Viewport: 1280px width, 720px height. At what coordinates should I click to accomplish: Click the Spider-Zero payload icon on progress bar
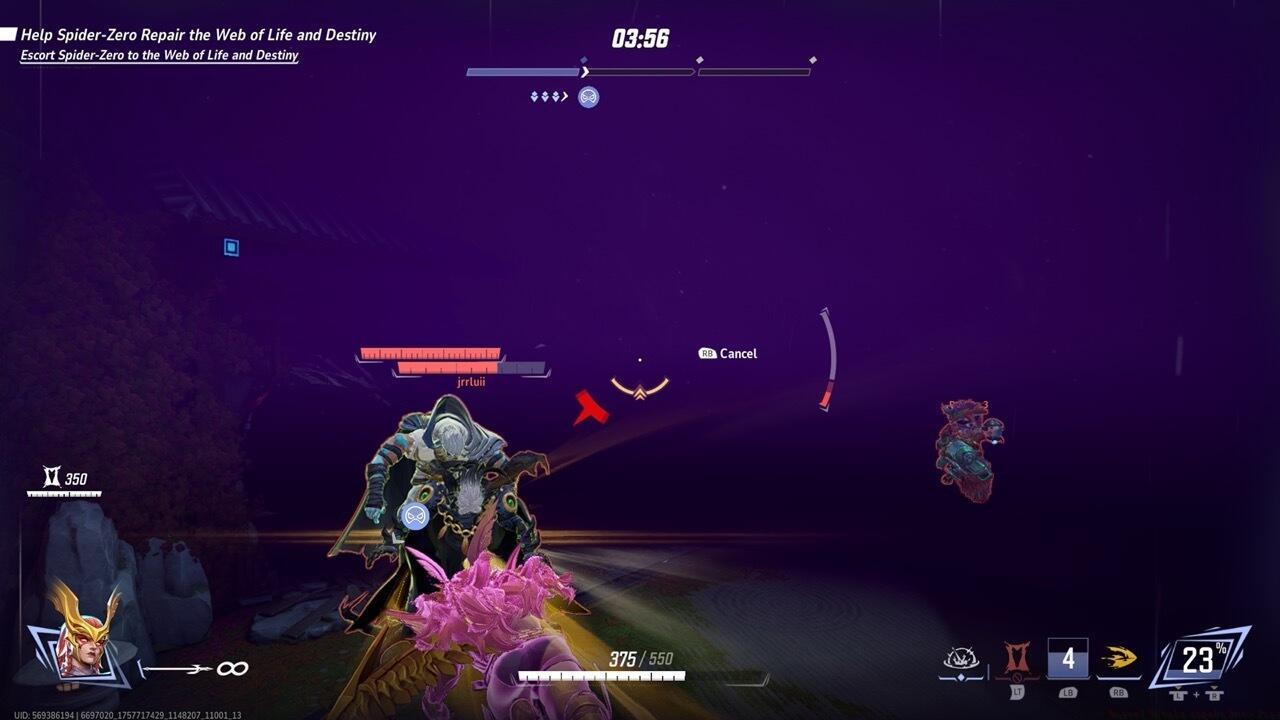point(588,97)
